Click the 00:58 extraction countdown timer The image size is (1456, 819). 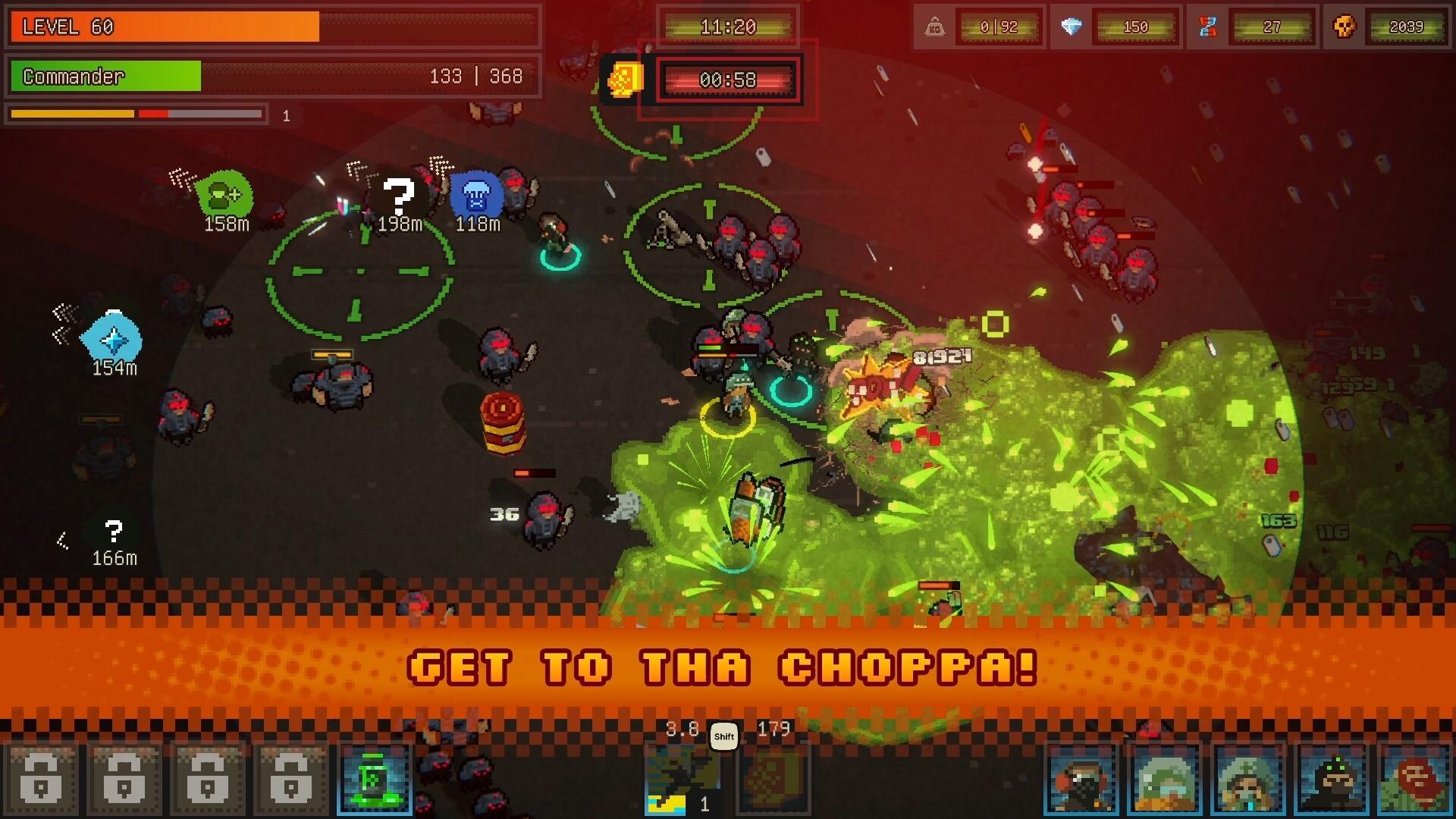[726, 78]
